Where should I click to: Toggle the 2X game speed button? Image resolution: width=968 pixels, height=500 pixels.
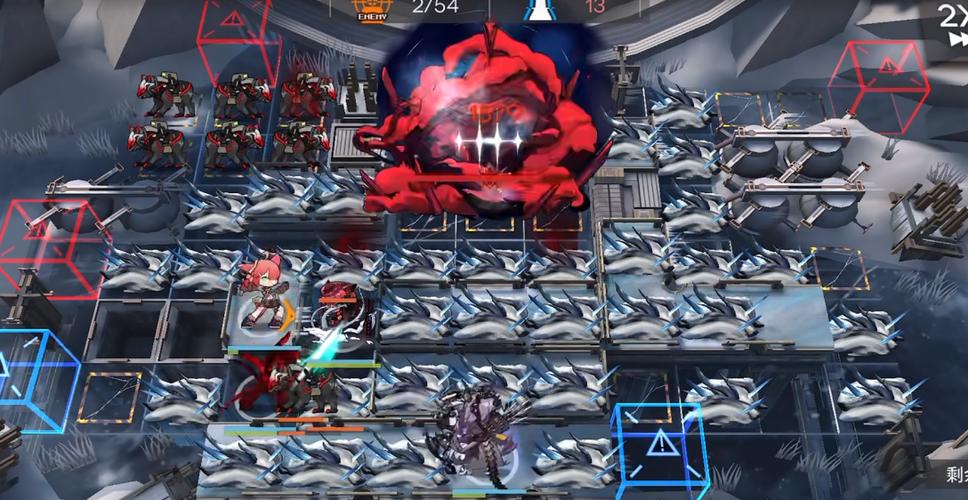951,22
